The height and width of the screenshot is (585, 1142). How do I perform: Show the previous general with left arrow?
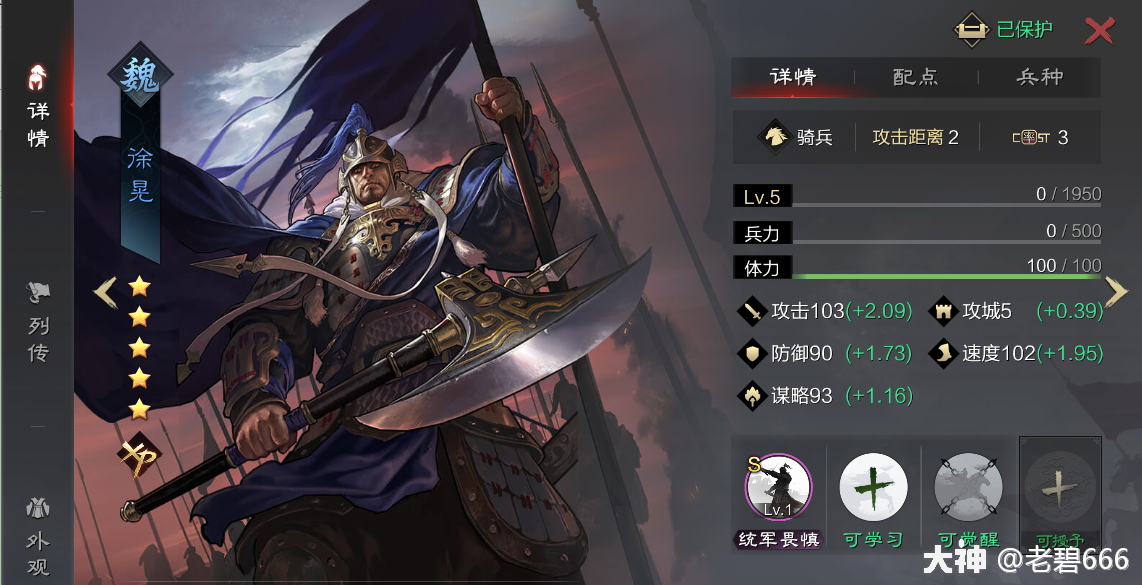105,292
